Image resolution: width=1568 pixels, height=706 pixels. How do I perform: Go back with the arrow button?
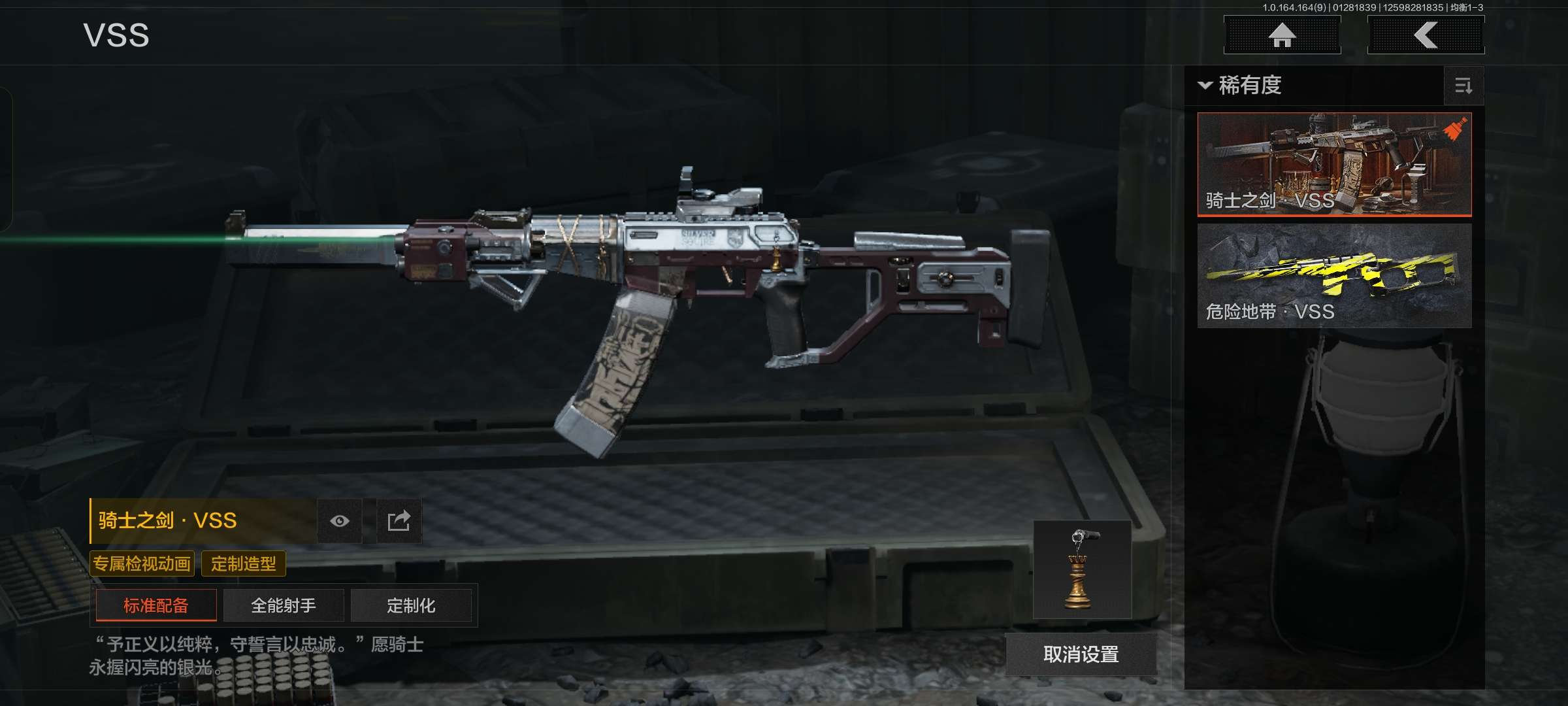(1426, 35)
